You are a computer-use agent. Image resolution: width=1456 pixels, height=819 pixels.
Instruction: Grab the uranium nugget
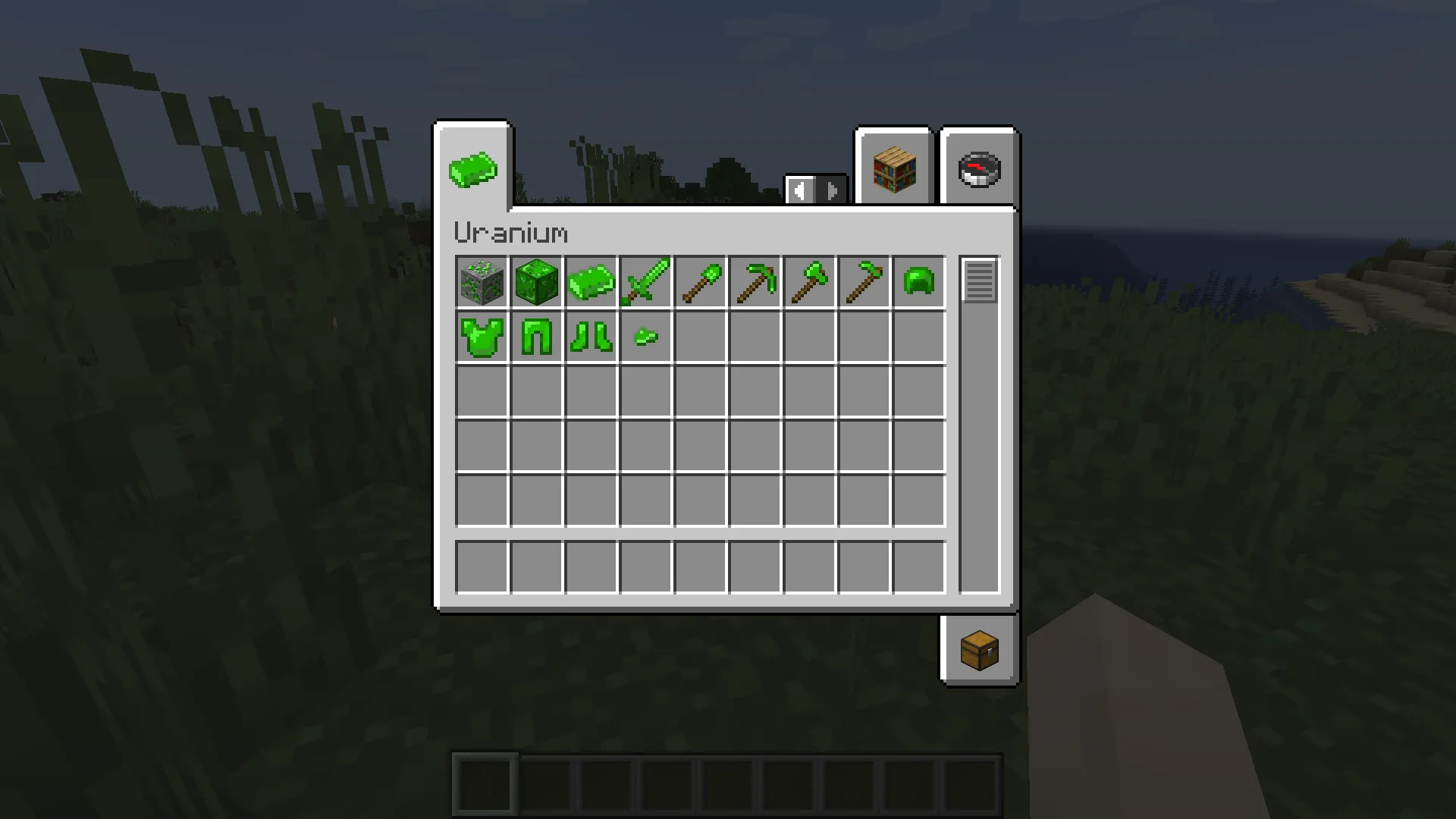tap(645, 337)
